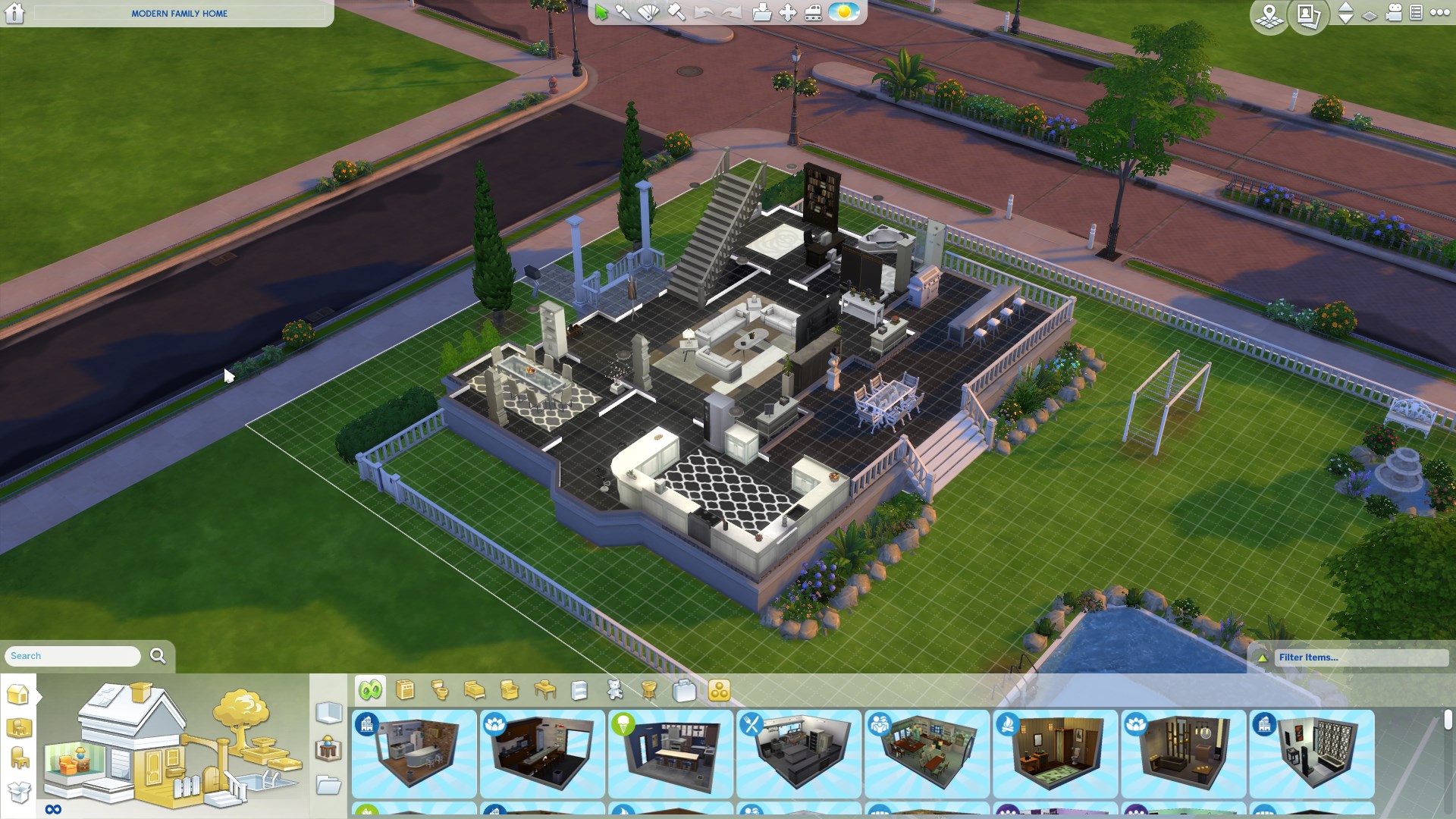Activate the design swatch tool
This screenshot has height=819, width=1456.
648,13
